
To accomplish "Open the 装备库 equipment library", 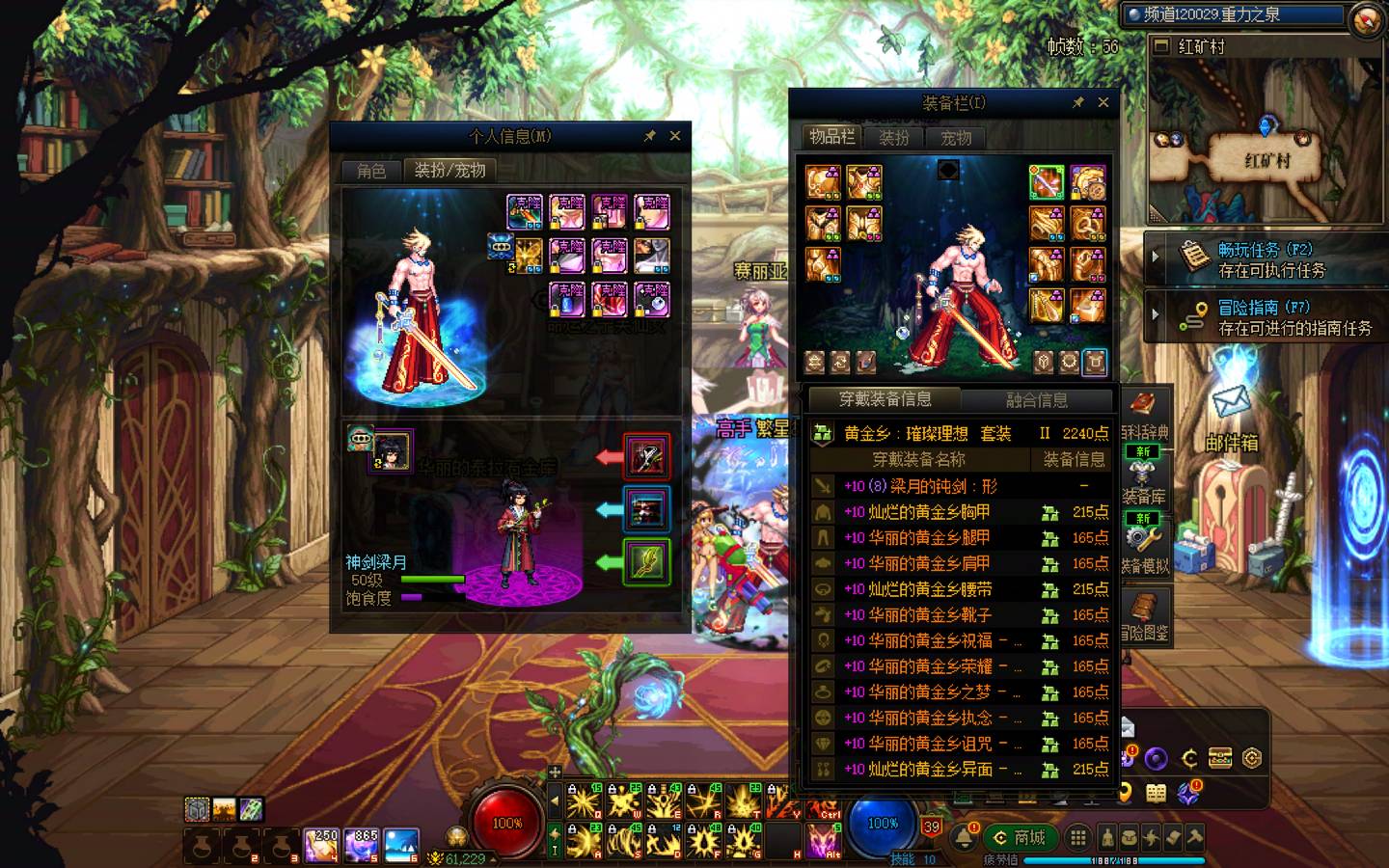I will (1145, 480).
